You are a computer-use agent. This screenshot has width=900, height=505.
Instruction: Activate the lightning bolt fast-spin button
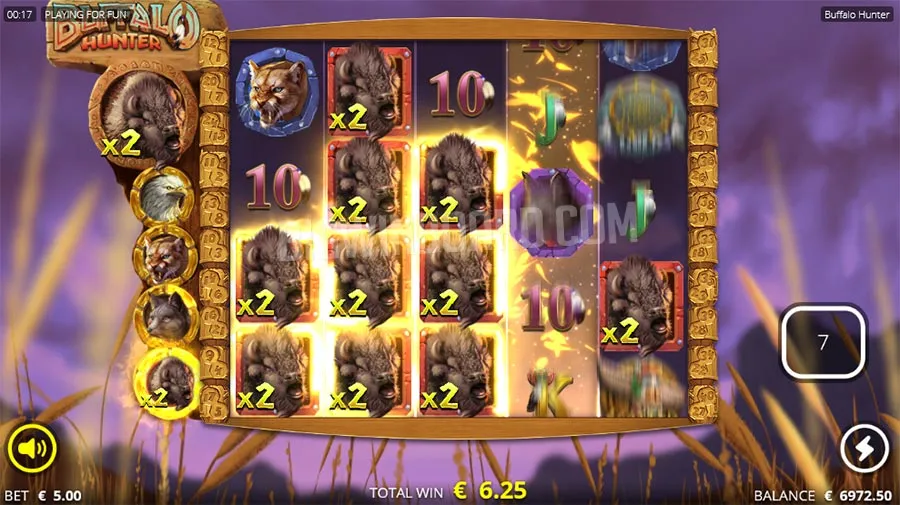[x=865, y=449]
